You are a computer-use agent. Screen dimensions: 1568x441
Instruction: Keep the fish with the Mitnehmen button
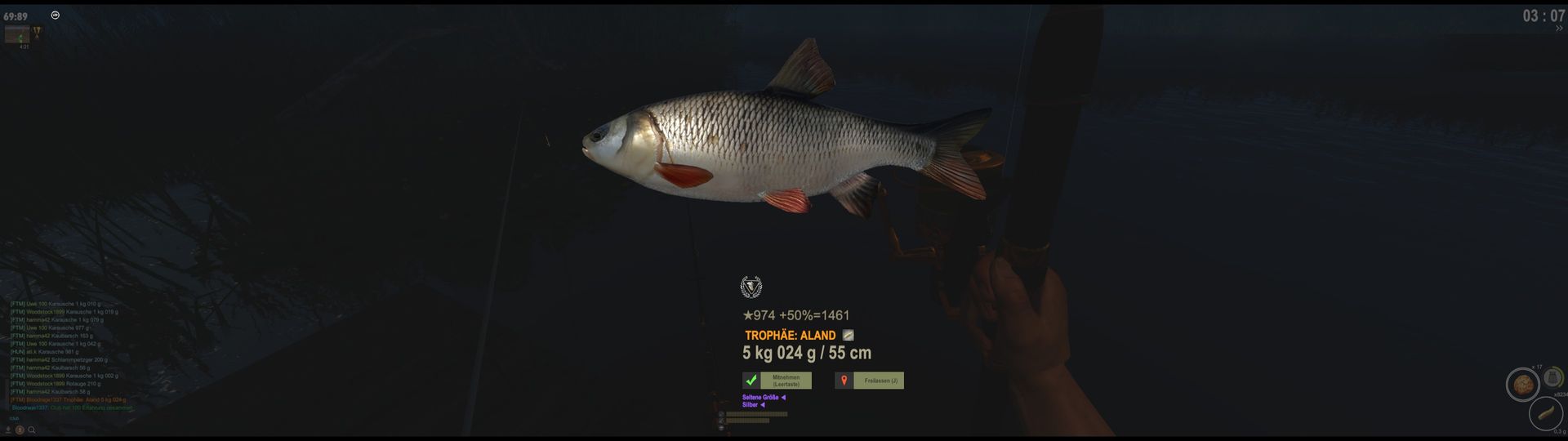[785, 381]
